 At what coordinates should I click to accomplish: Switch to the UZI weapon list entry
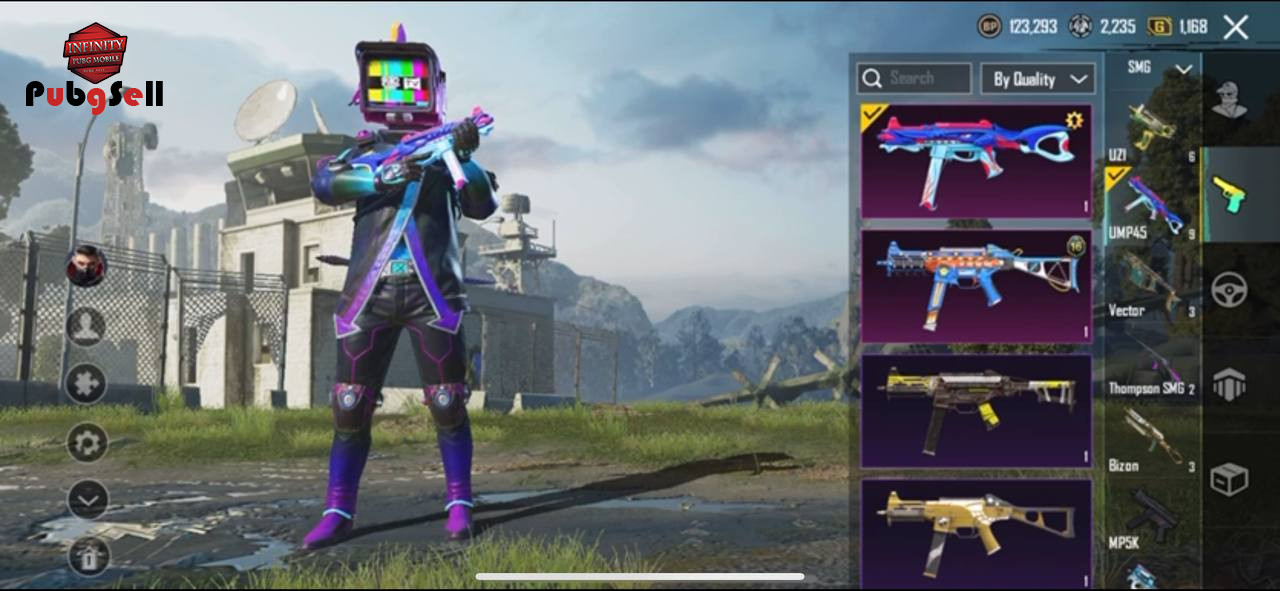click(1151, 130)
